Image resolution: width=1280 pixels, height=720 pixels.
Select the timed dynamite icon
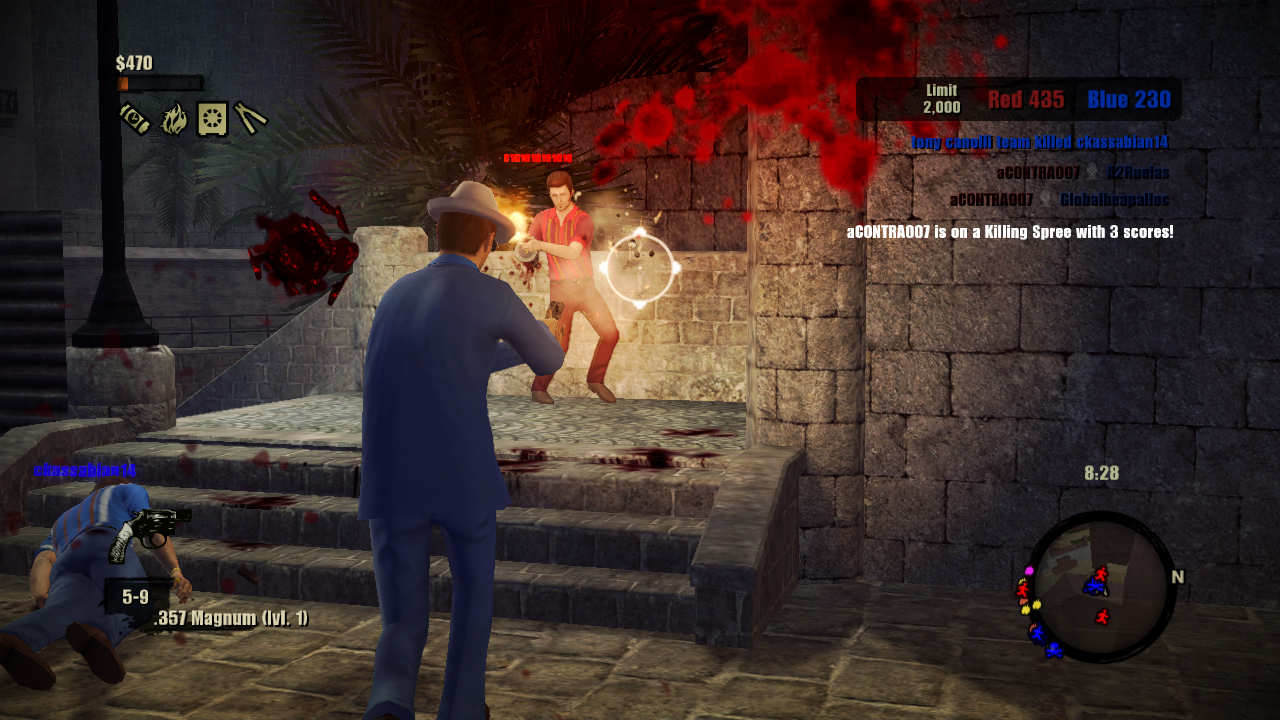pos(134,118)
